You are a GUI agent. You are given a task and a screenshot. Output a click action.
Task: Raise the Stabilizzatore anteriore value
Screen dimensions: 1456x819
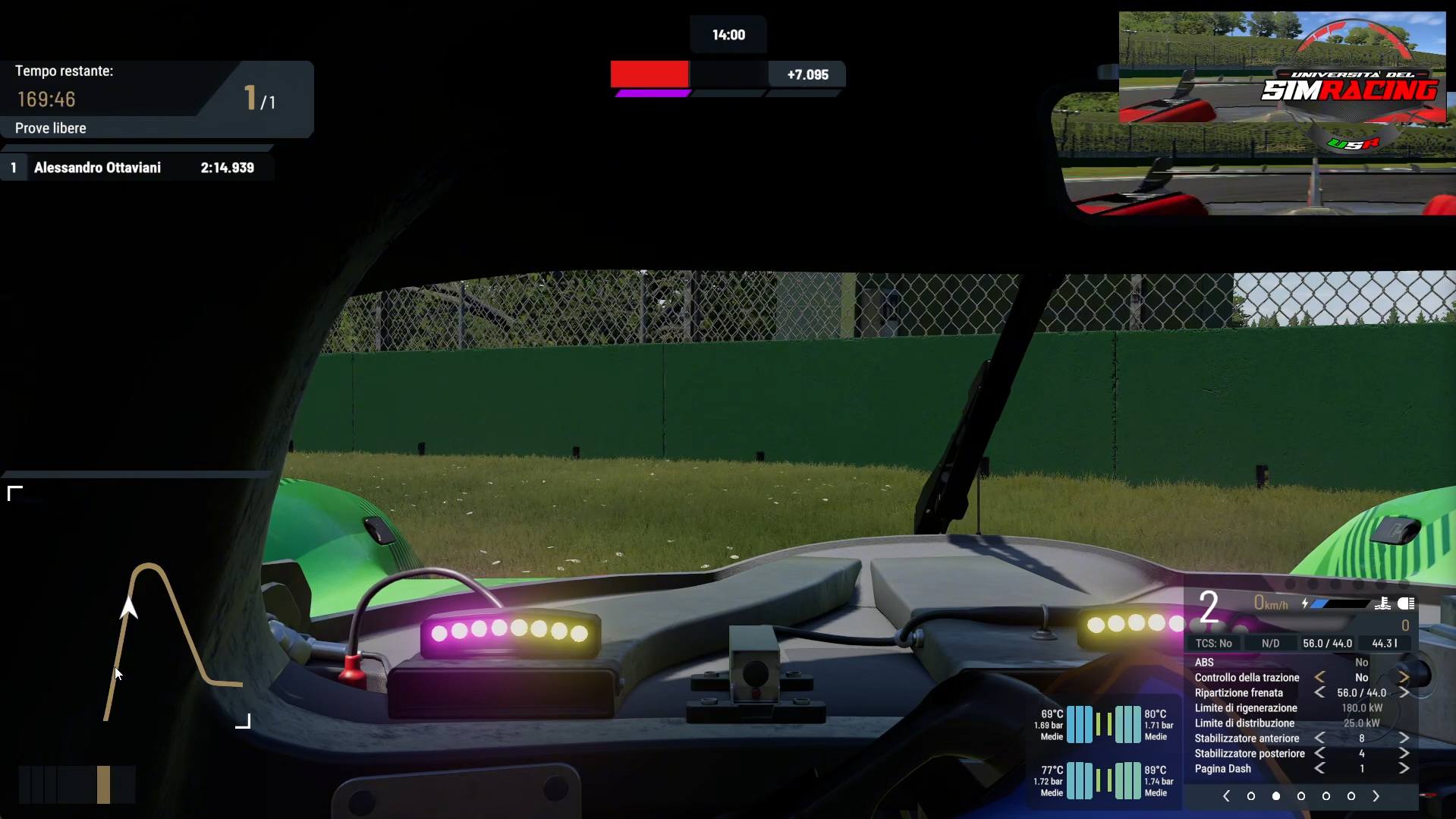point(1404,738)
